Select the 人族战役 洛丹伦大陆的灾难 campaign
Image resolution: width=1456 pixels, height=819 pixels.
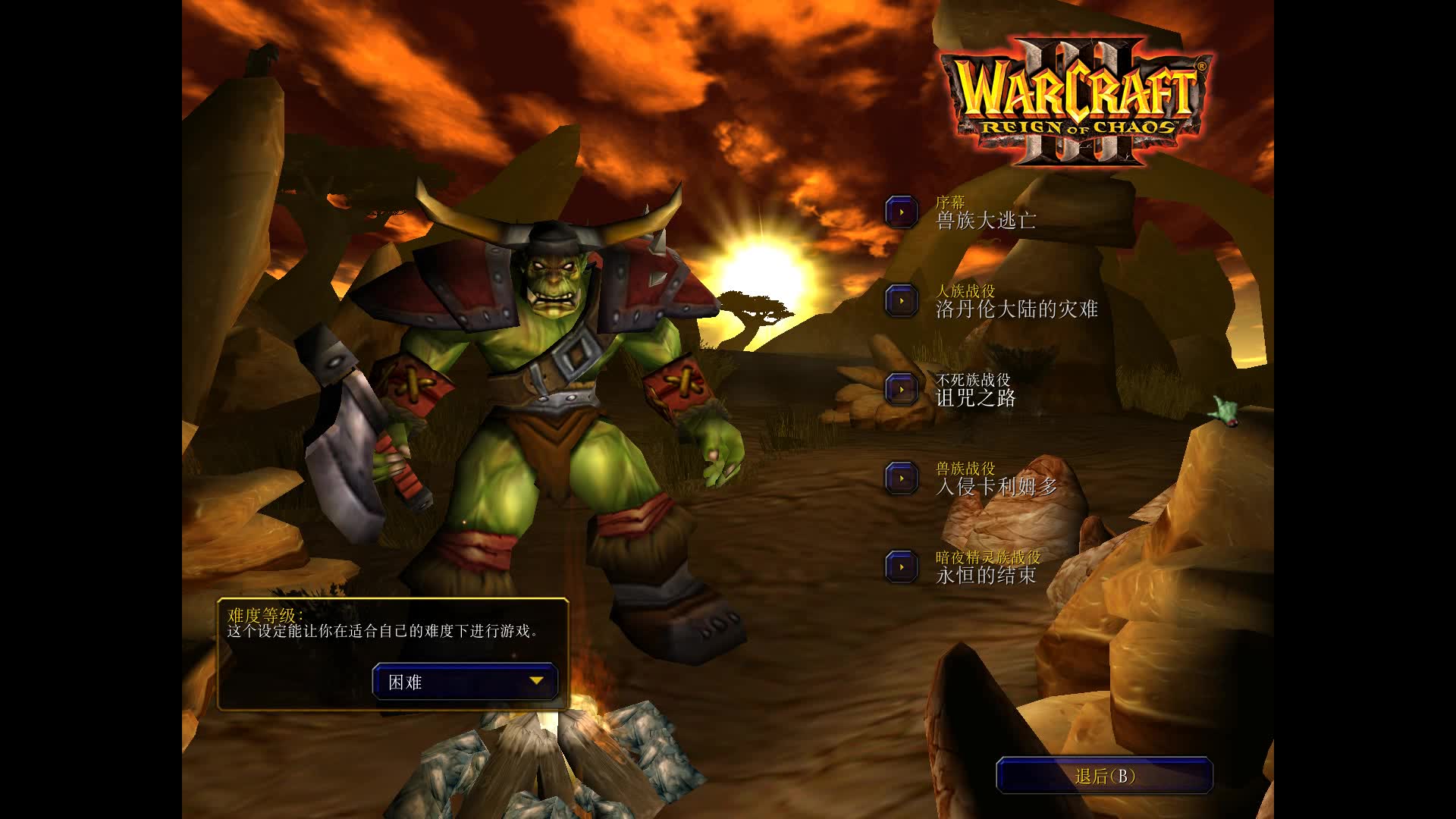[x=902, y=301]
